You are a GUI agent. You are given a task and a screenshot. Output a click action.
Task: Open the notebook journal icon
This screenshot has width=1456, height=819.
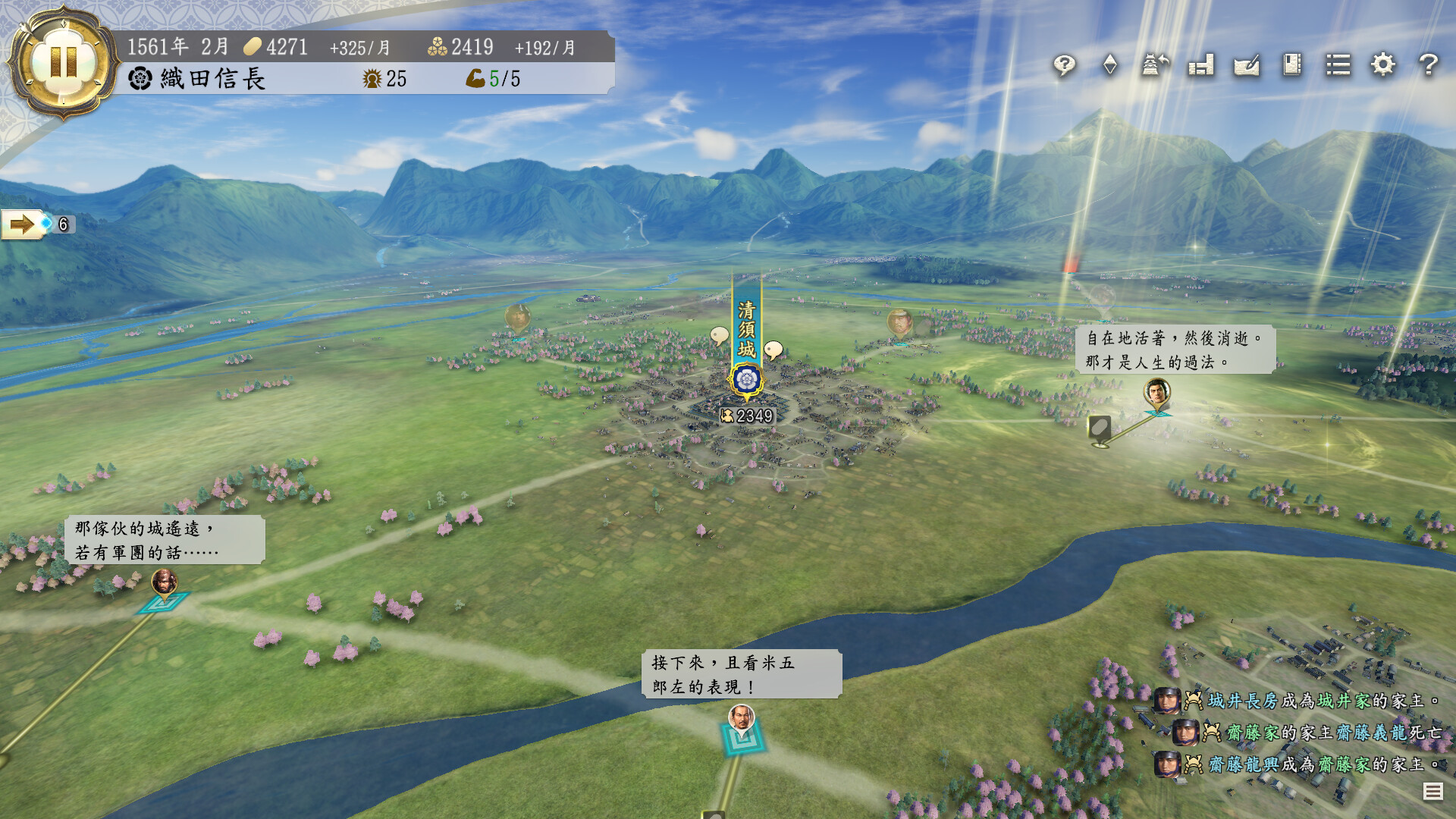click(x=1292, y=65)
